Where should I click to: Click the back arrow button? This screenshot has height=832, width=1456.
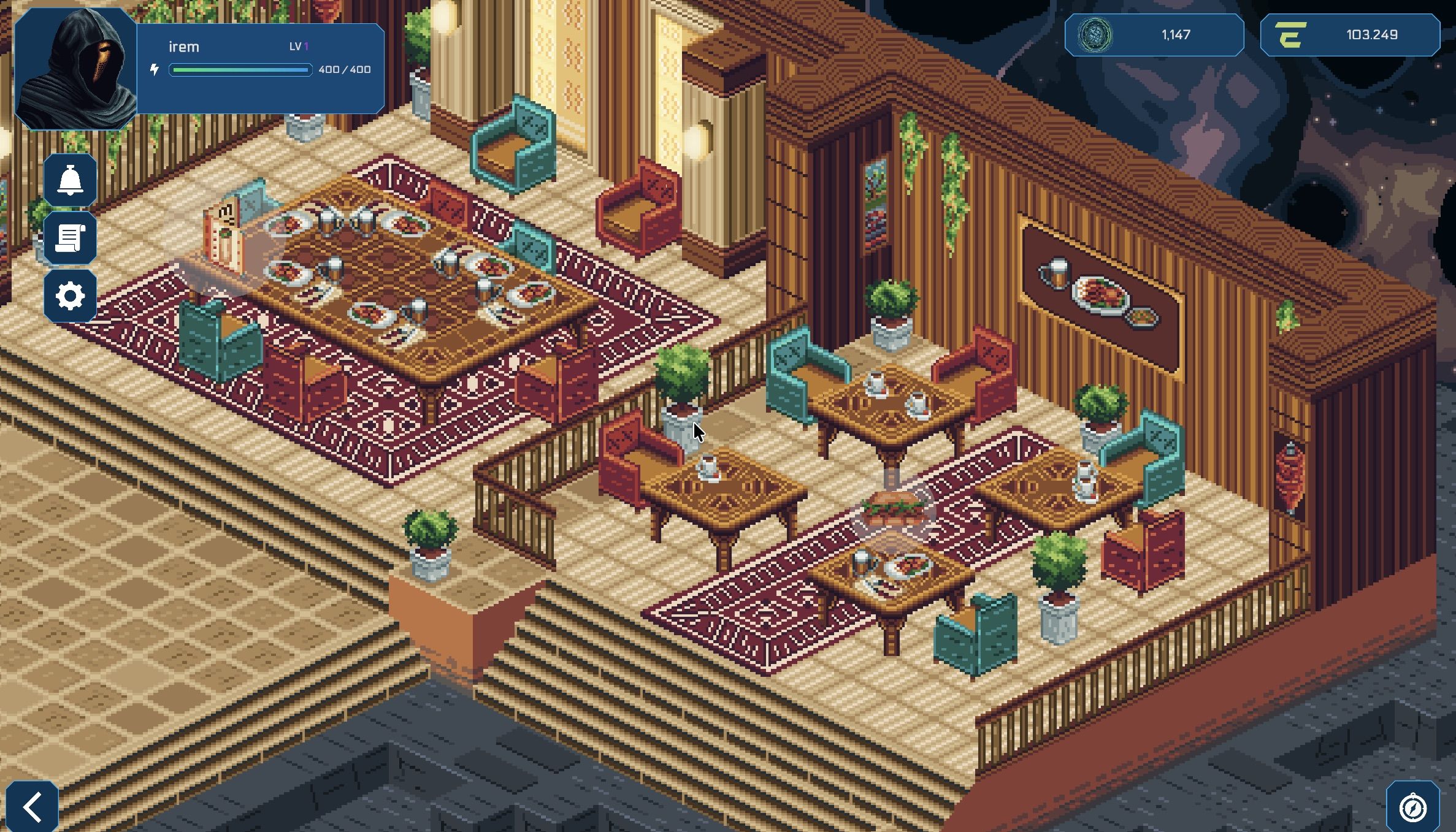coord(33,807)
